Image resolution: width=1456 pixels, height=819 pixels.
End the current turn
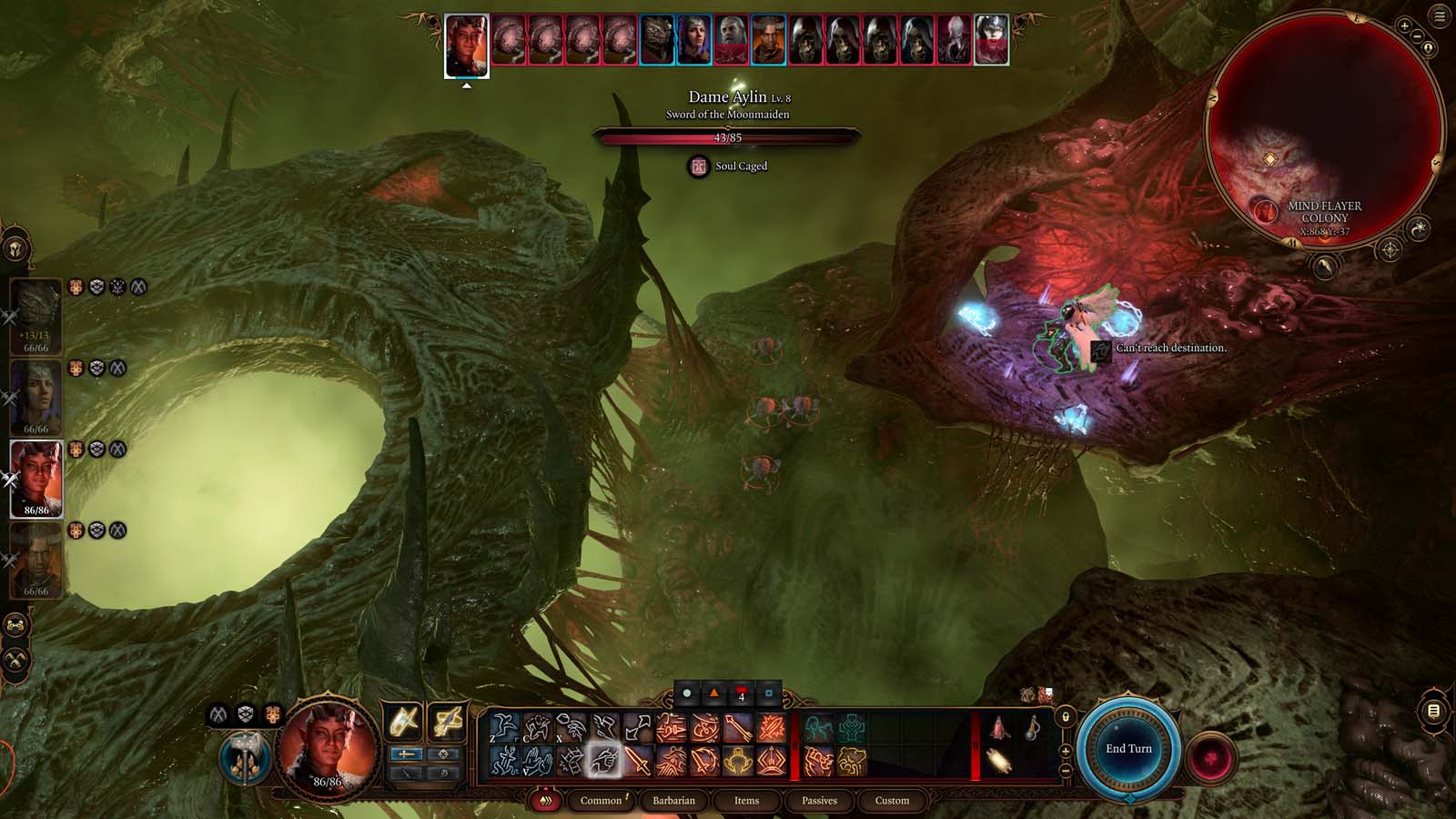tap(1128, 749)
